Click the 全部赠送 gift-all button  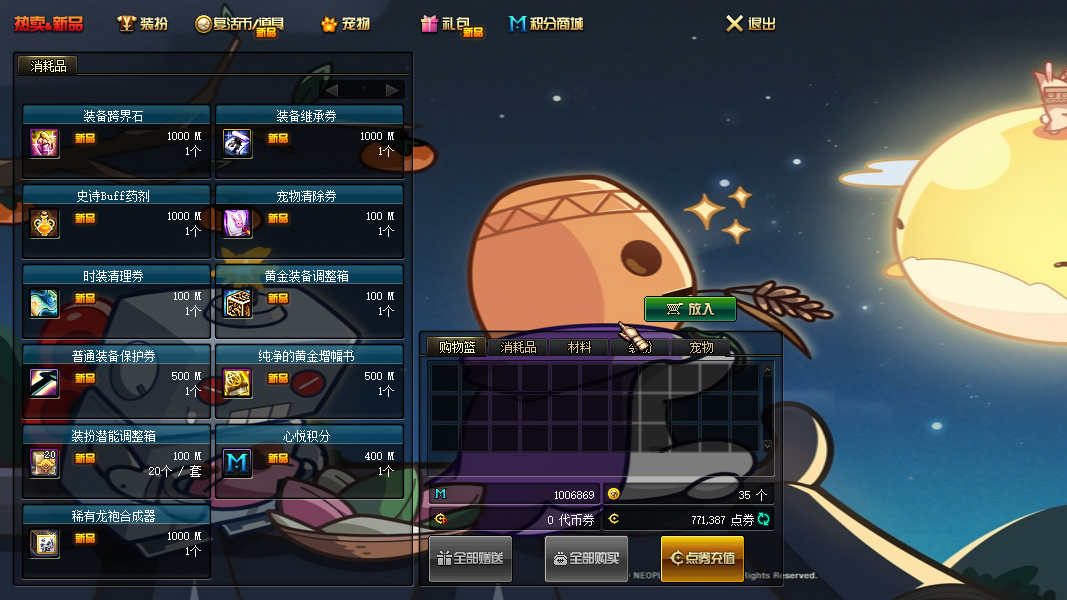pos(471,558)
